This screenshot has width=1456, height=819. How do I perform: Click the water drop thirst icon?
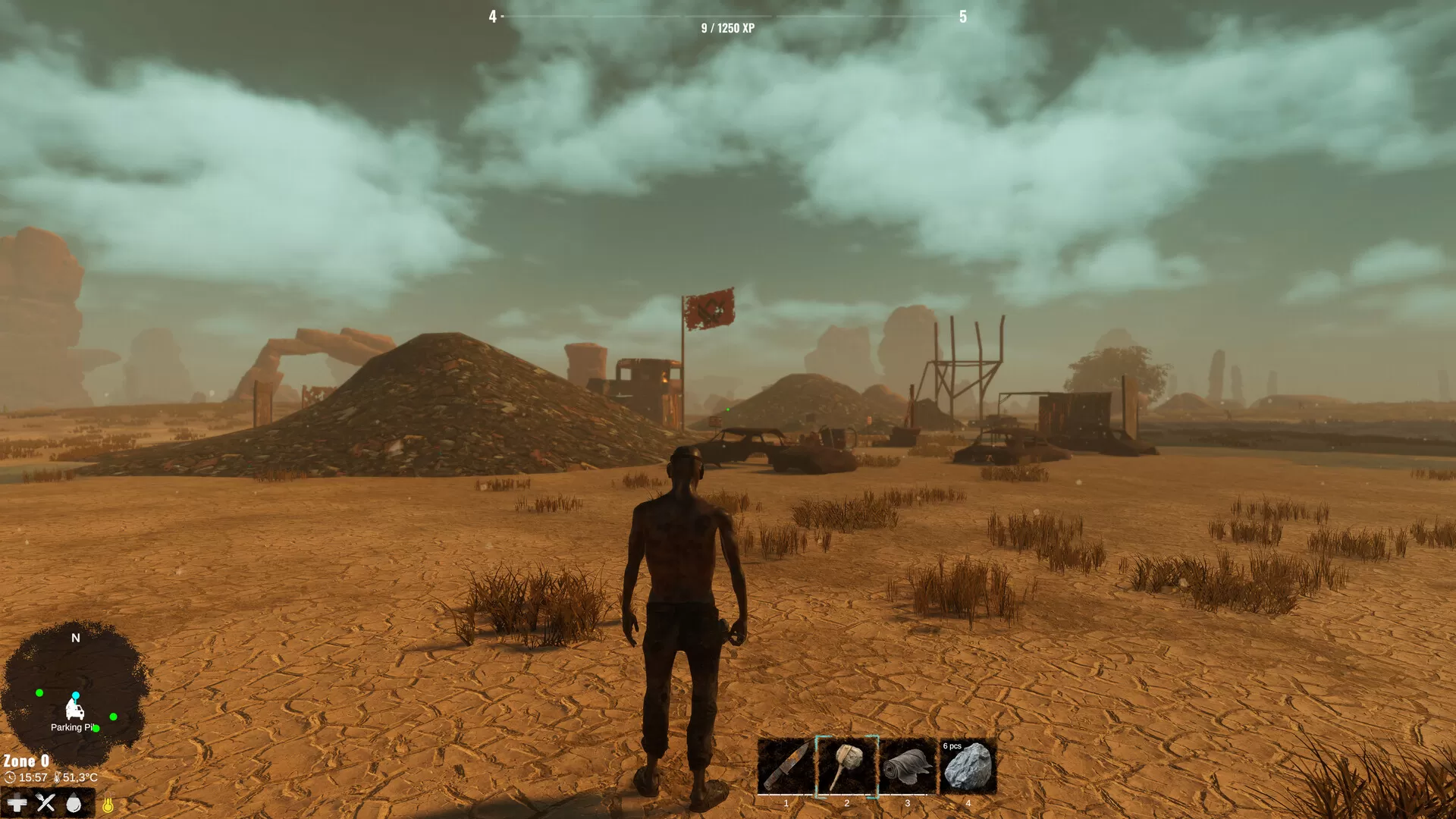click(x=74, y=804)
